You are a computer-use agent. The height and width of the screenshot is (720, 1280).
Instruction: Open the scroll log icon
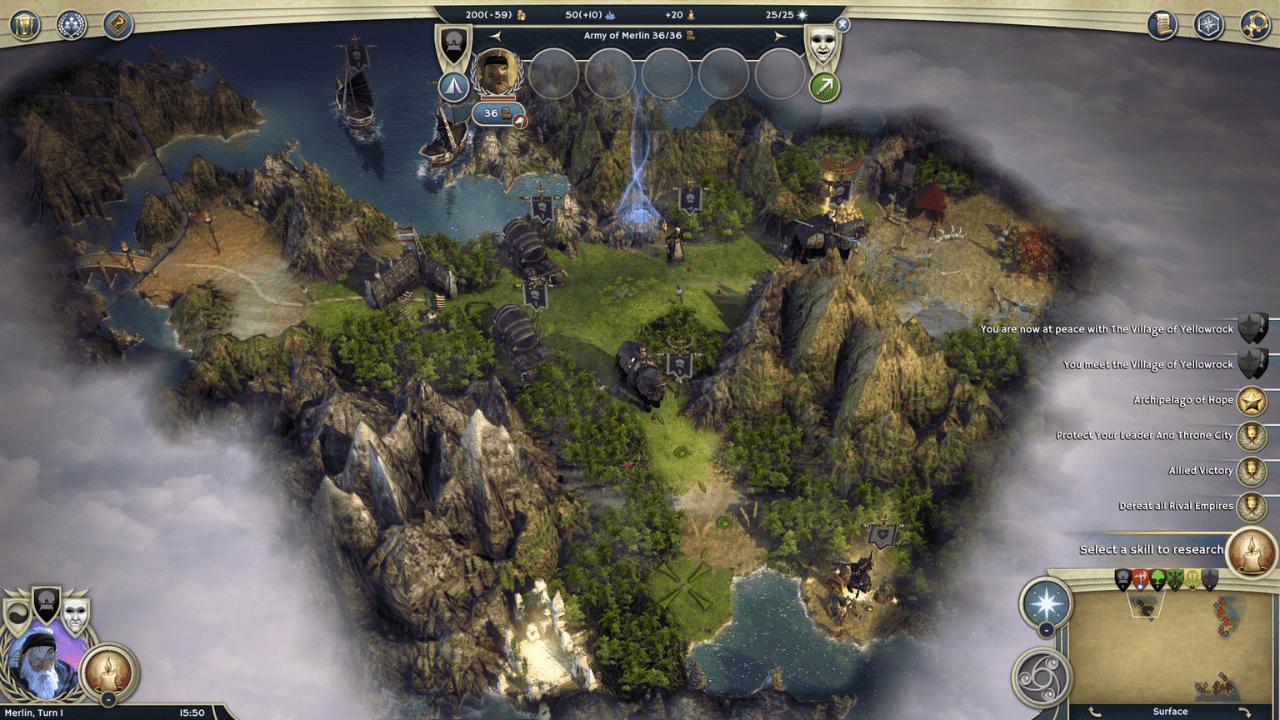click(x=1162, y=24)
